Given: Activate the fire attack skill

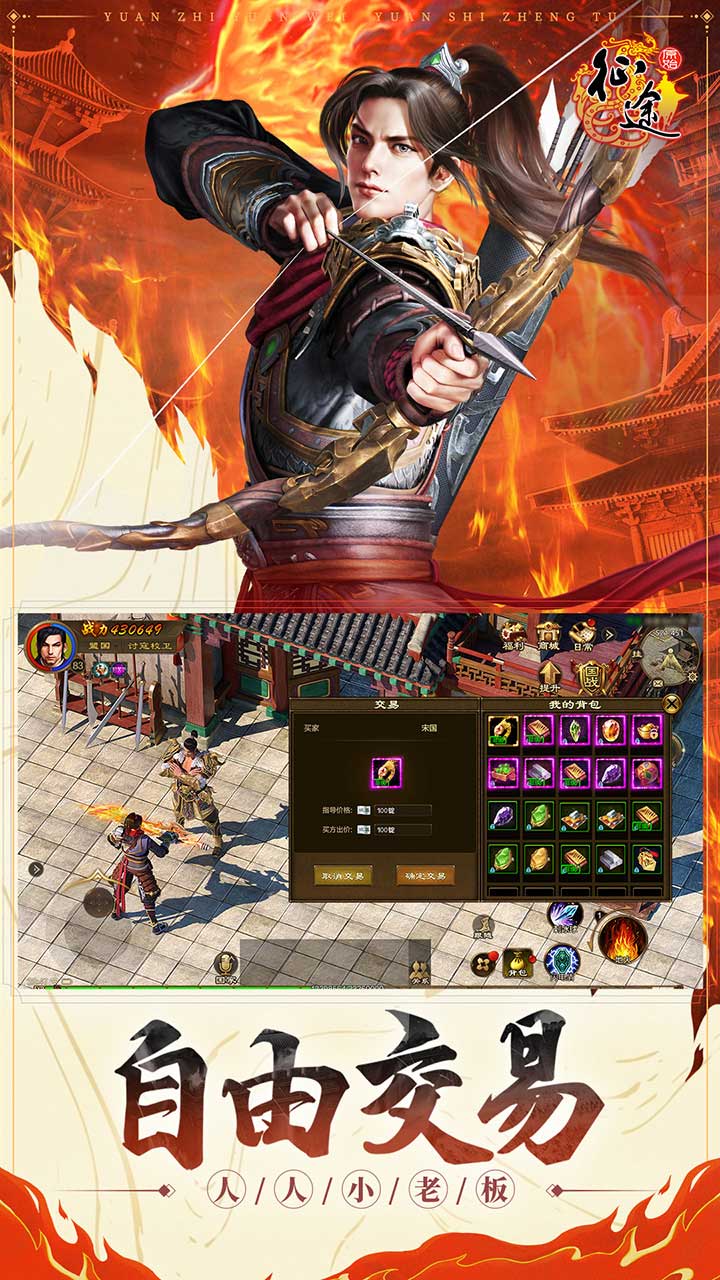Looking at the screenshot, I should pos(622,939).
